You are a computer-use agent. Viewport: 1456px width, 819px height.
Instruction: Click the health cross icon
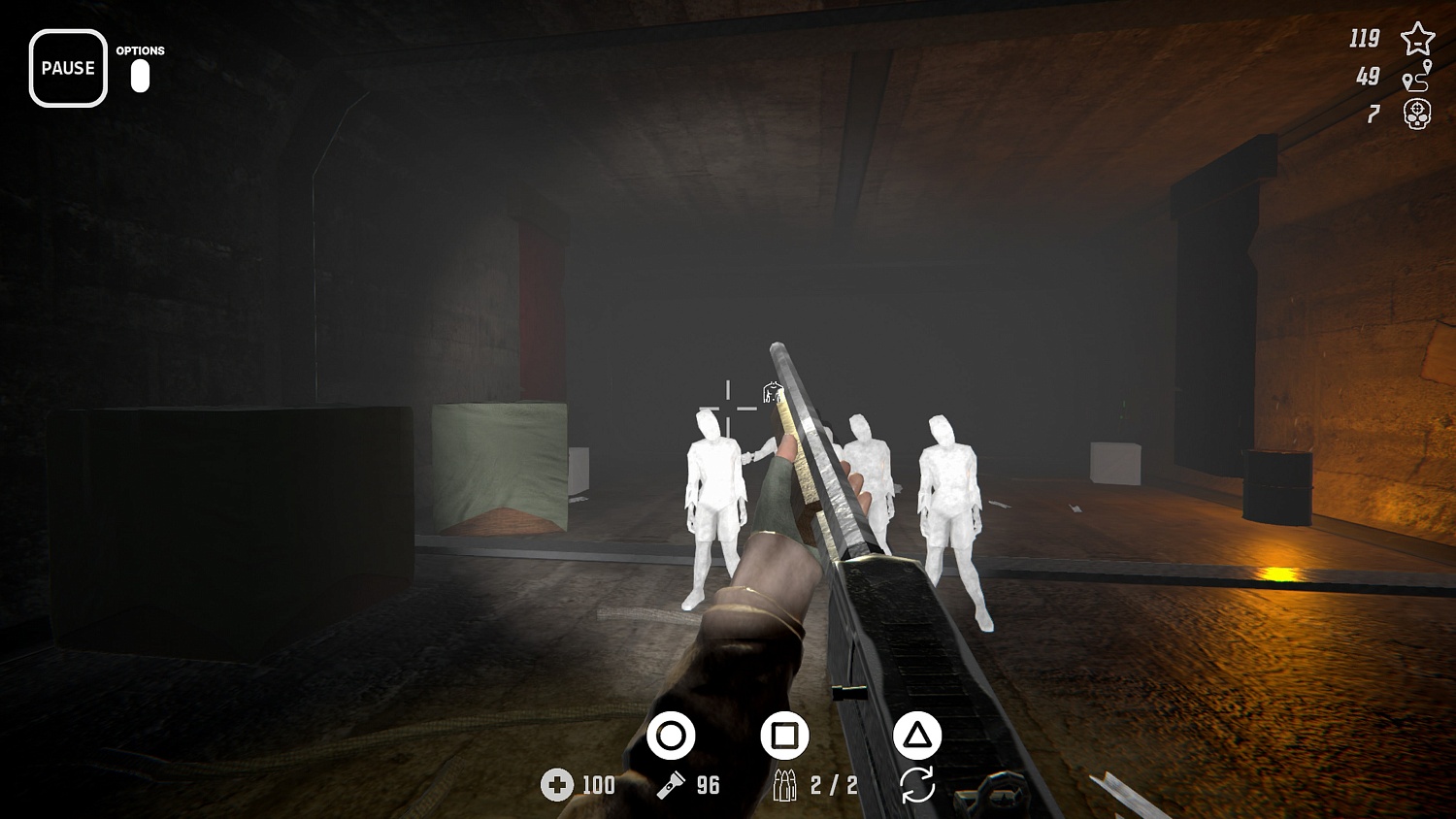556,784
